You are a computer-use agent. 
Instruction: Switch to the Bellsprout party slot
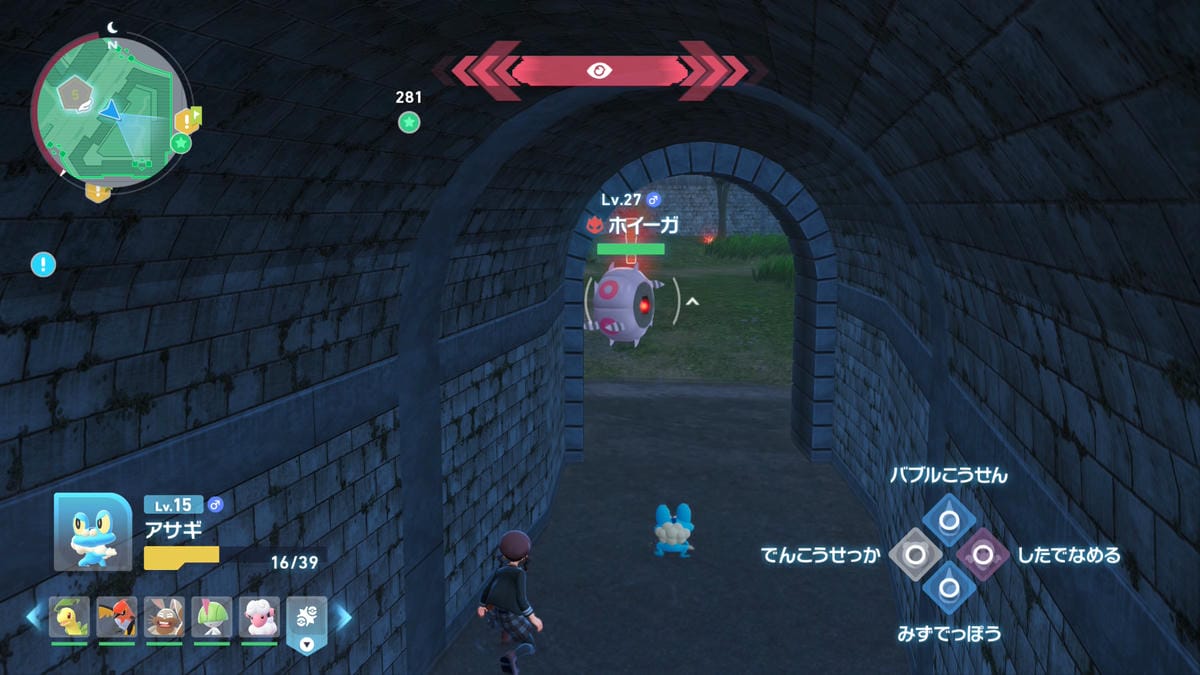click(70, 618)
